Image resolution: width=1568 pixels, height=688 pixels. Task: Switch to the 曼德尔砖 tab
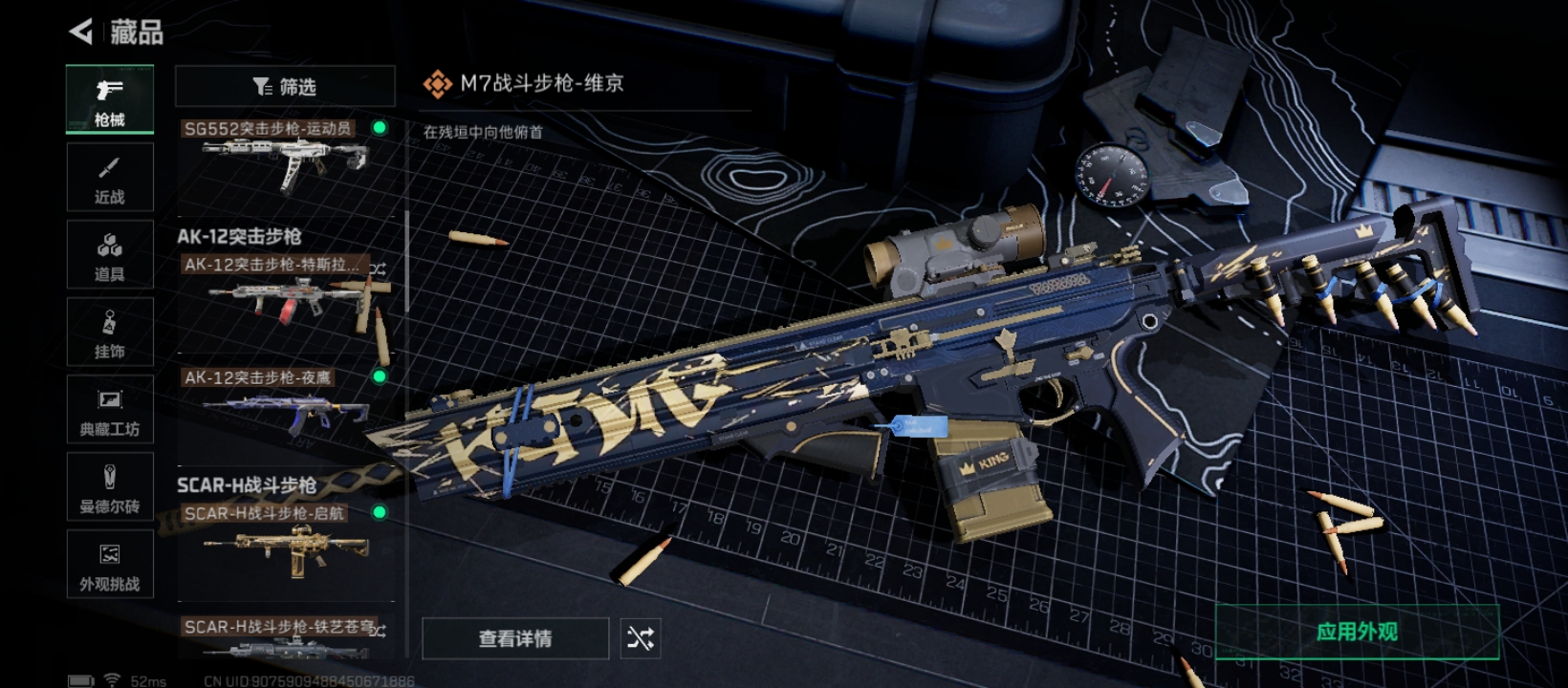pyautogui.click(x=110, y=487)
